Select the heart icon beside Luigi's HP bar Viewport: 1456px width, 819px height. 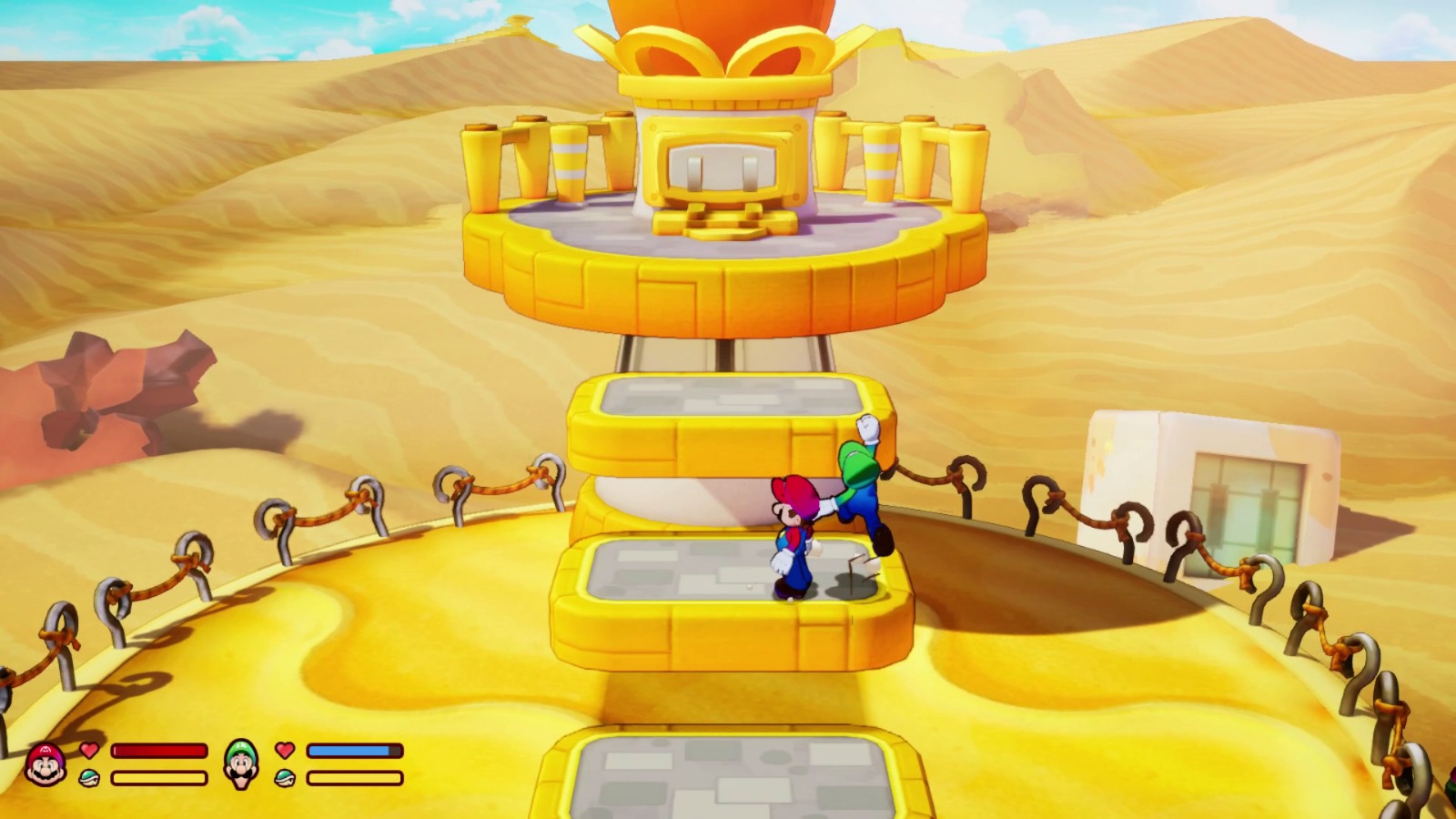point(285,750)
